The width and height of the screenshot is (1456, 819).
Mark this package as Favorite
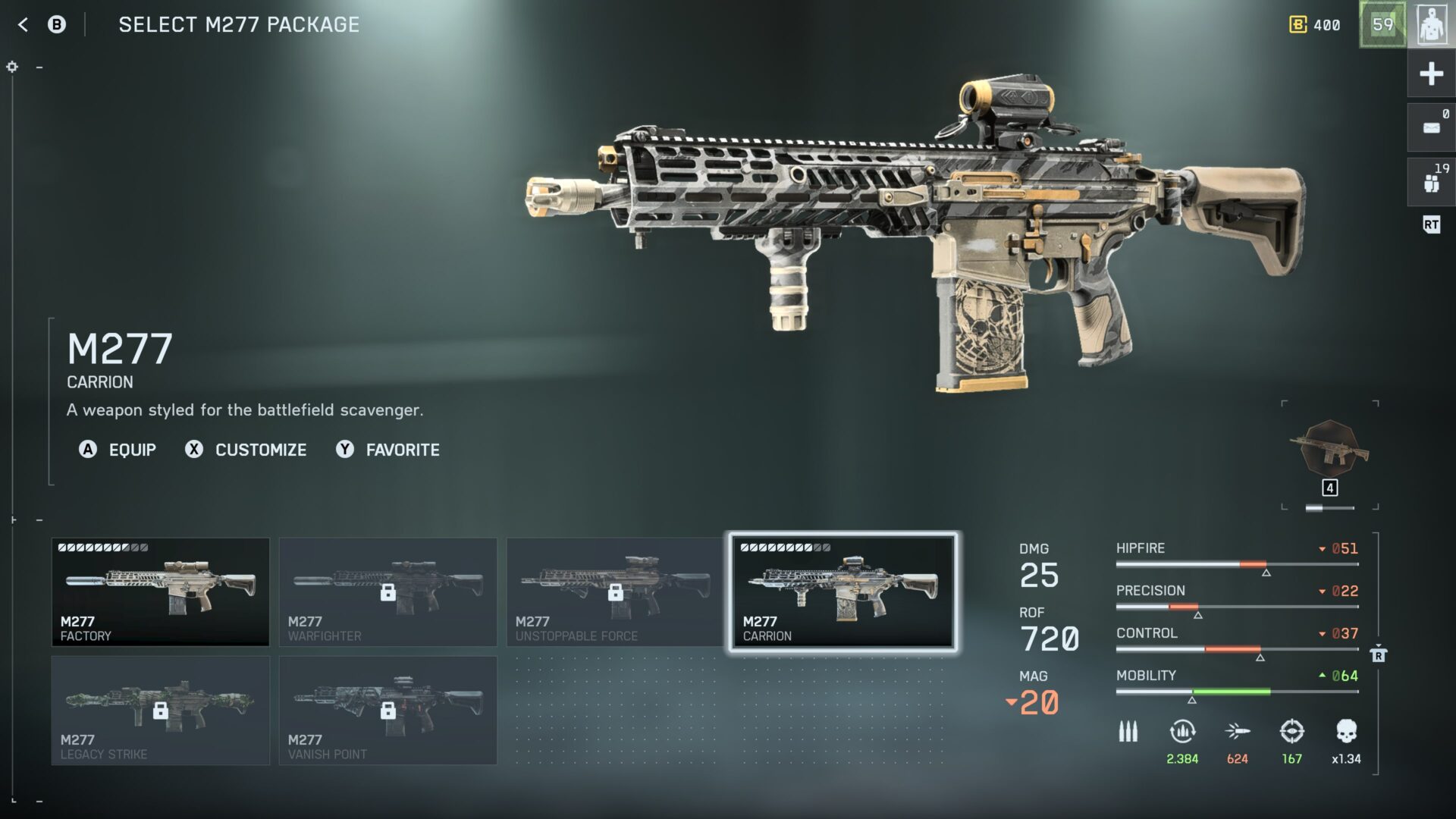coord(388,450)
